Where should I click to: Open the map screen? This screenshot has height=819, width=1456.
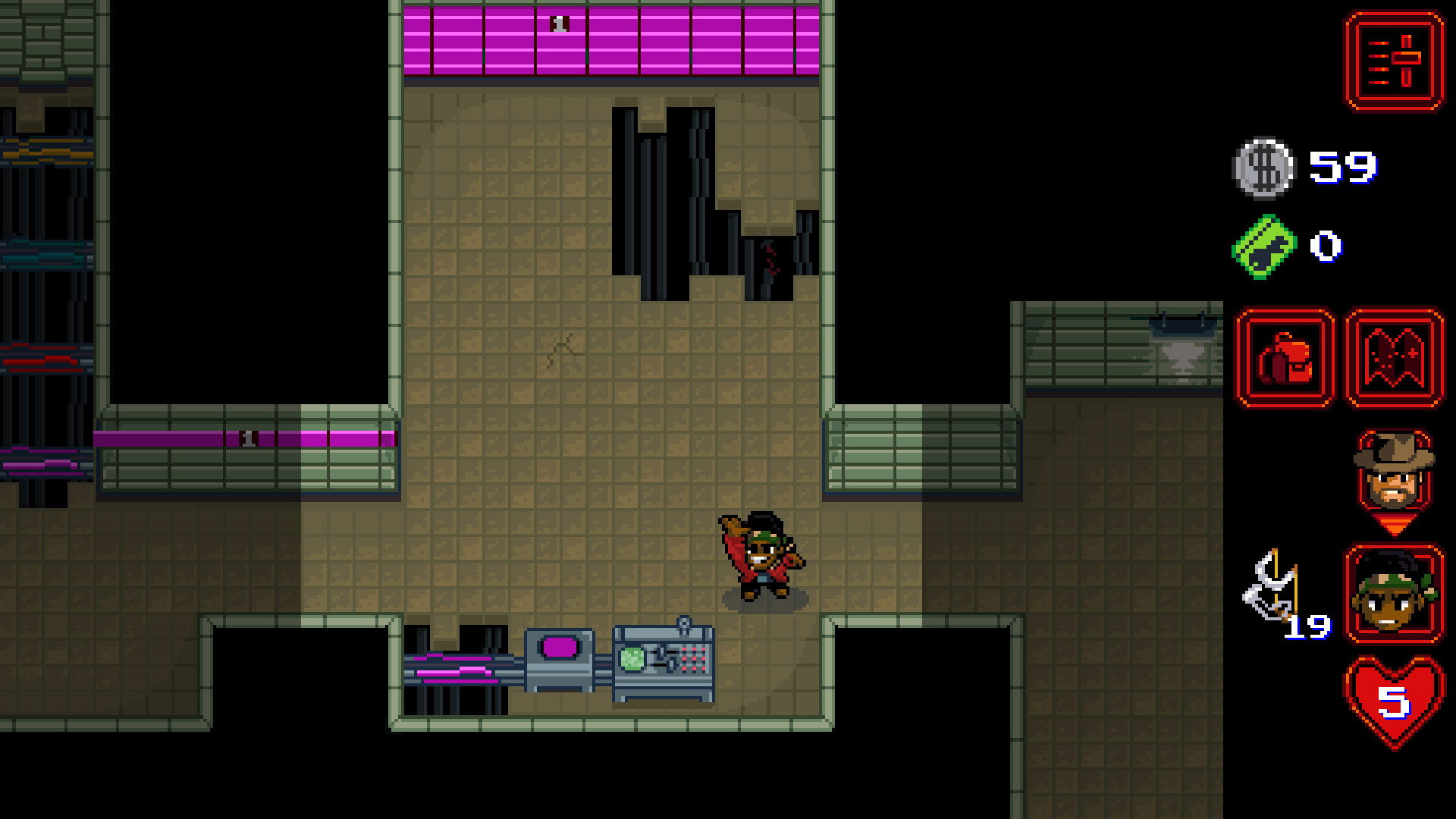(1394, 359)
